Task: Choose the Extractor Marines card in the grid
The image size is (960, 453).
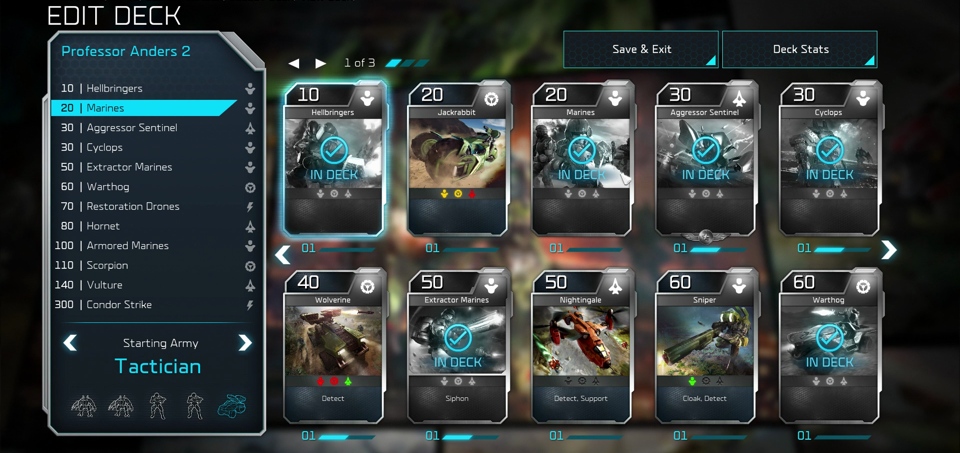Action: tap(459, 346)
